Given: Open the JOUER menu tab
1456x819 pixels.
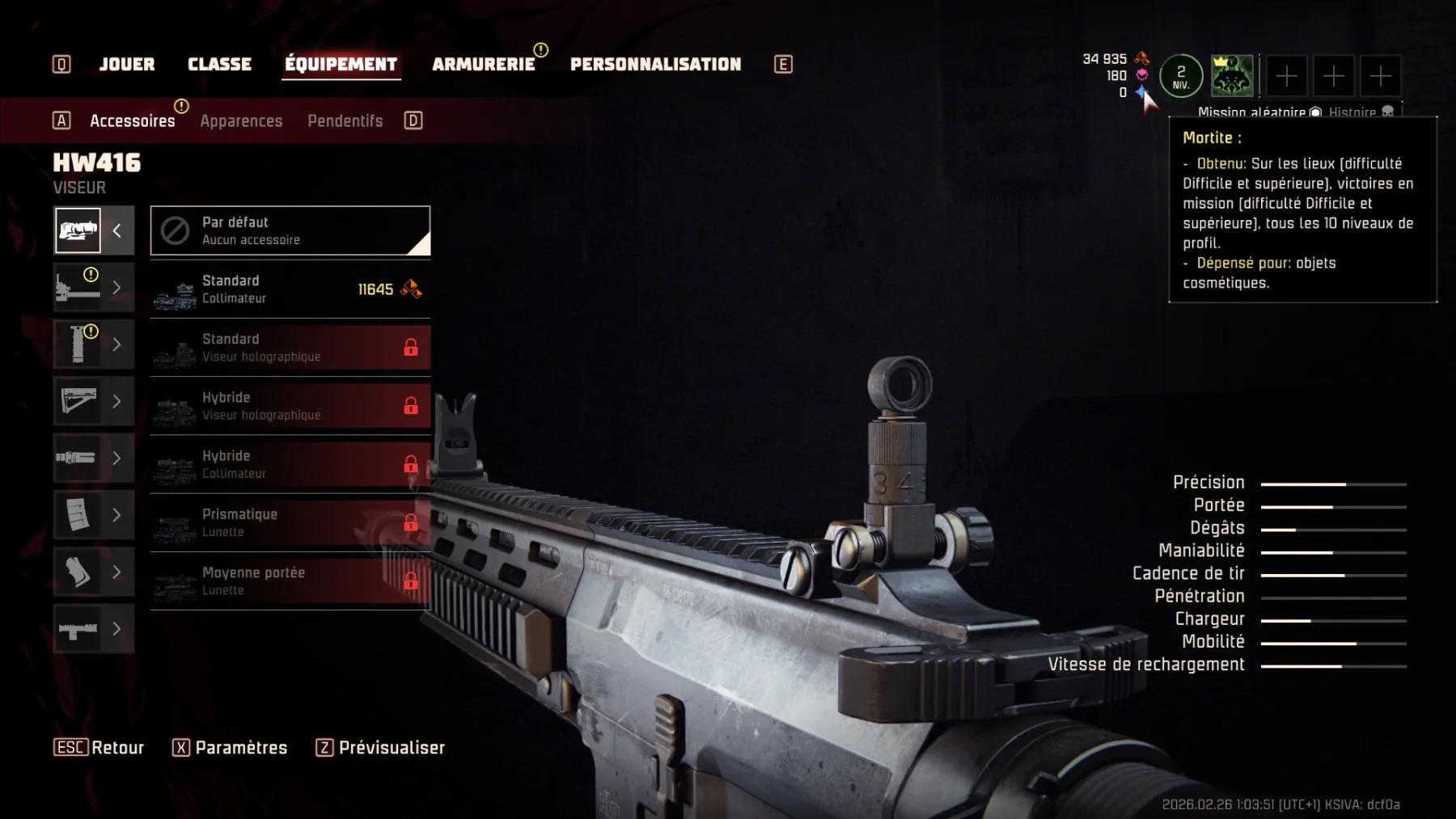Looking at the screenshot, I should 126,65.
